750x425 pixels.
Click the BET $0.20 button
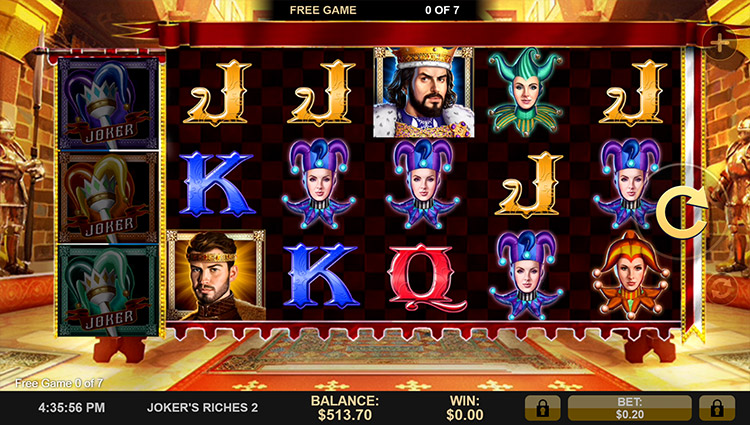click(x=629, y=407)
